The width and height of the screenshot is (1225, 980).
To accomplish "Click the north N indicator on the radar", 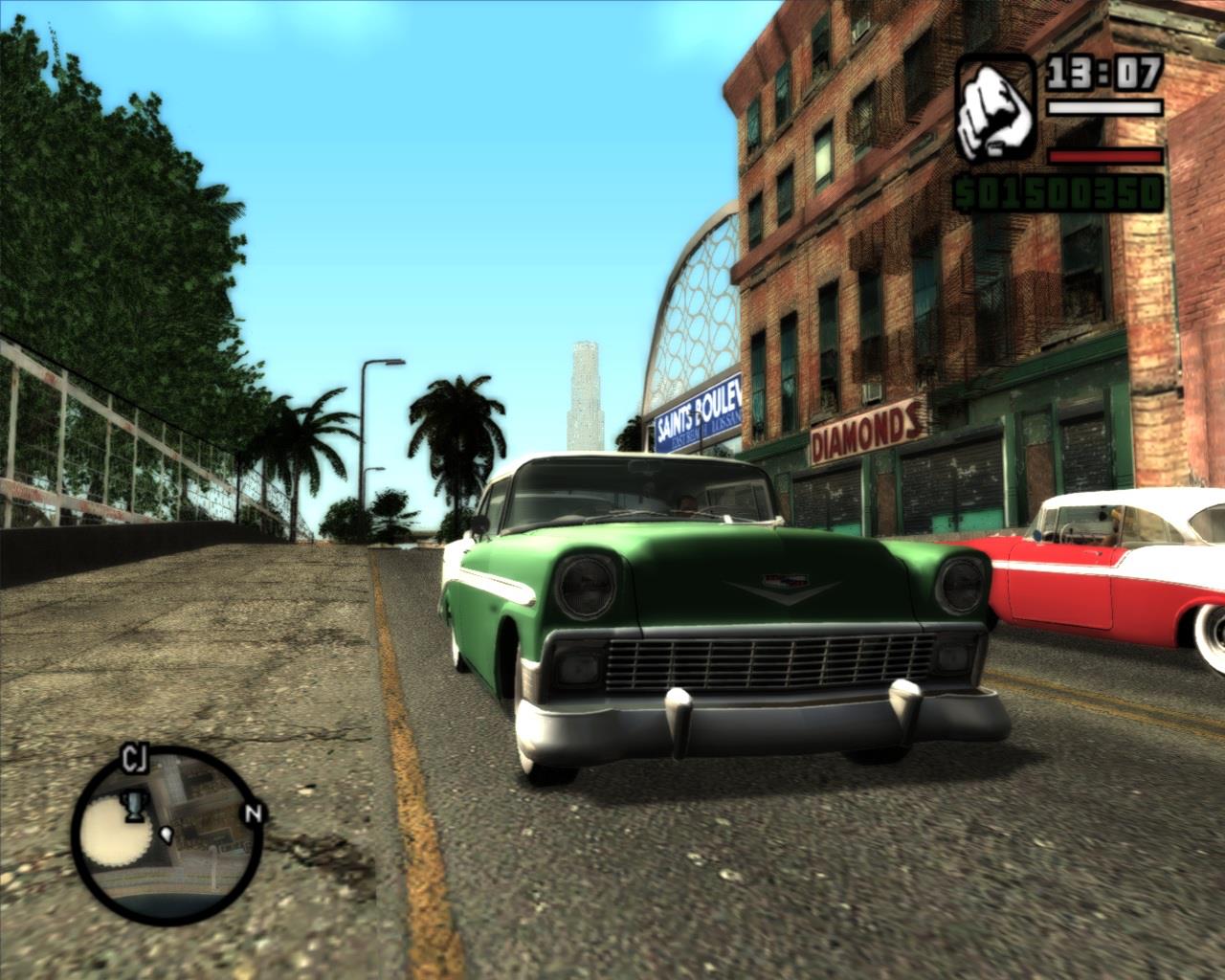I will [253, 813].
